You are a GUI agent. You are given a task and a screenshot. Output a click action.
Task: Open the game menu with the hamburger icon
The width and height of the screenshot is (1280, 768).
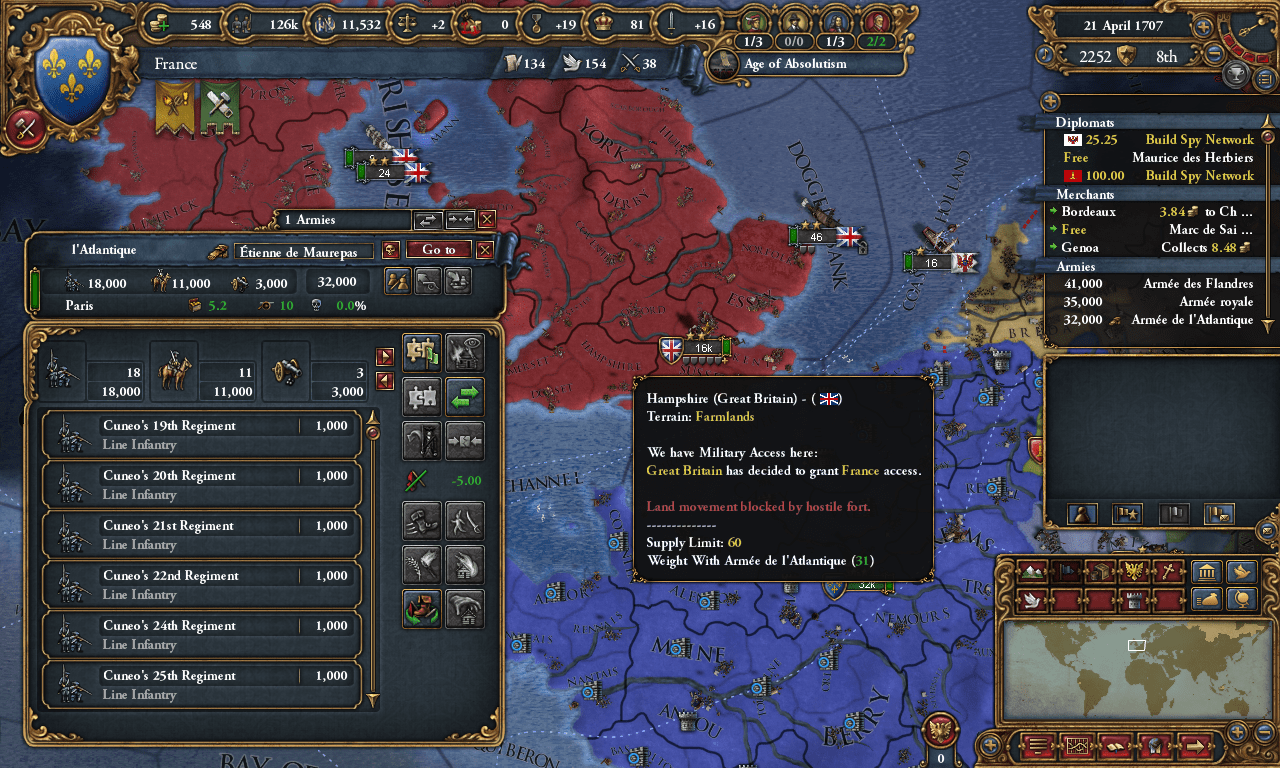[1038, 747]
